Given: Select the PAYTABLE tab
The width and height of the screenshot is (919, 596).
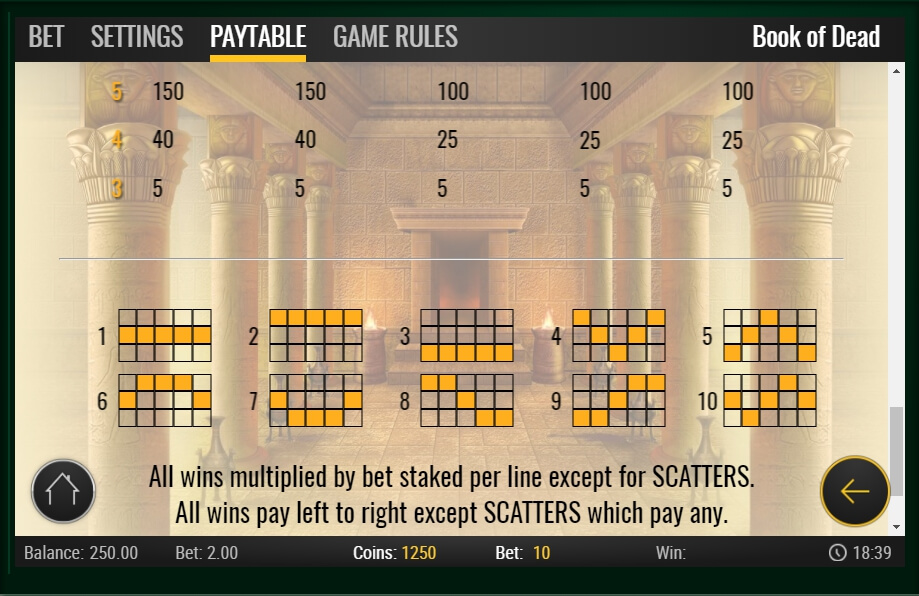Looking at the screenshot, I should tap(258, 38).
